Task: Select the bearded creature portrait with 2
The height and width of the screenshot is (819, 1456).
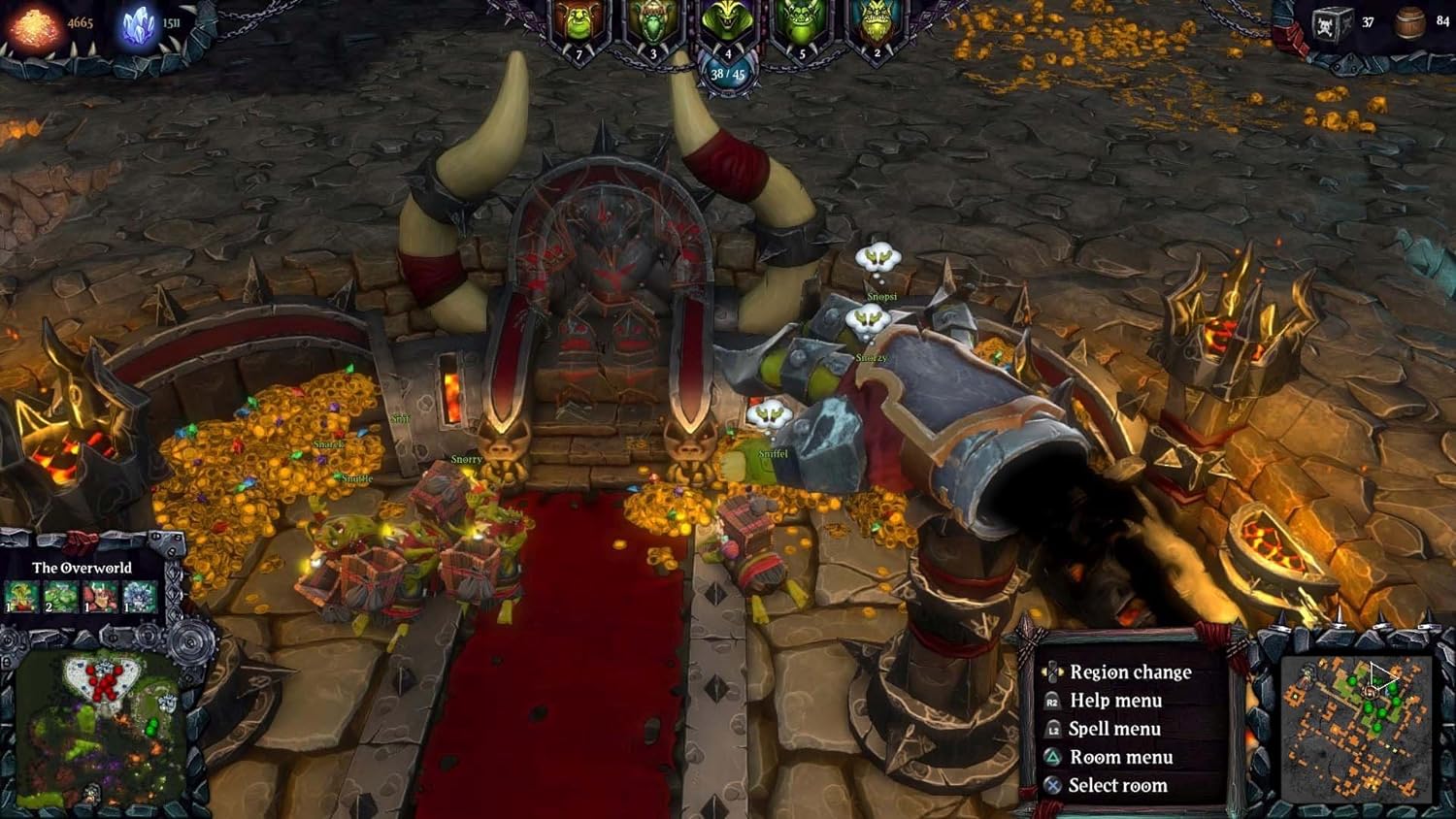Action: (876, 24)
